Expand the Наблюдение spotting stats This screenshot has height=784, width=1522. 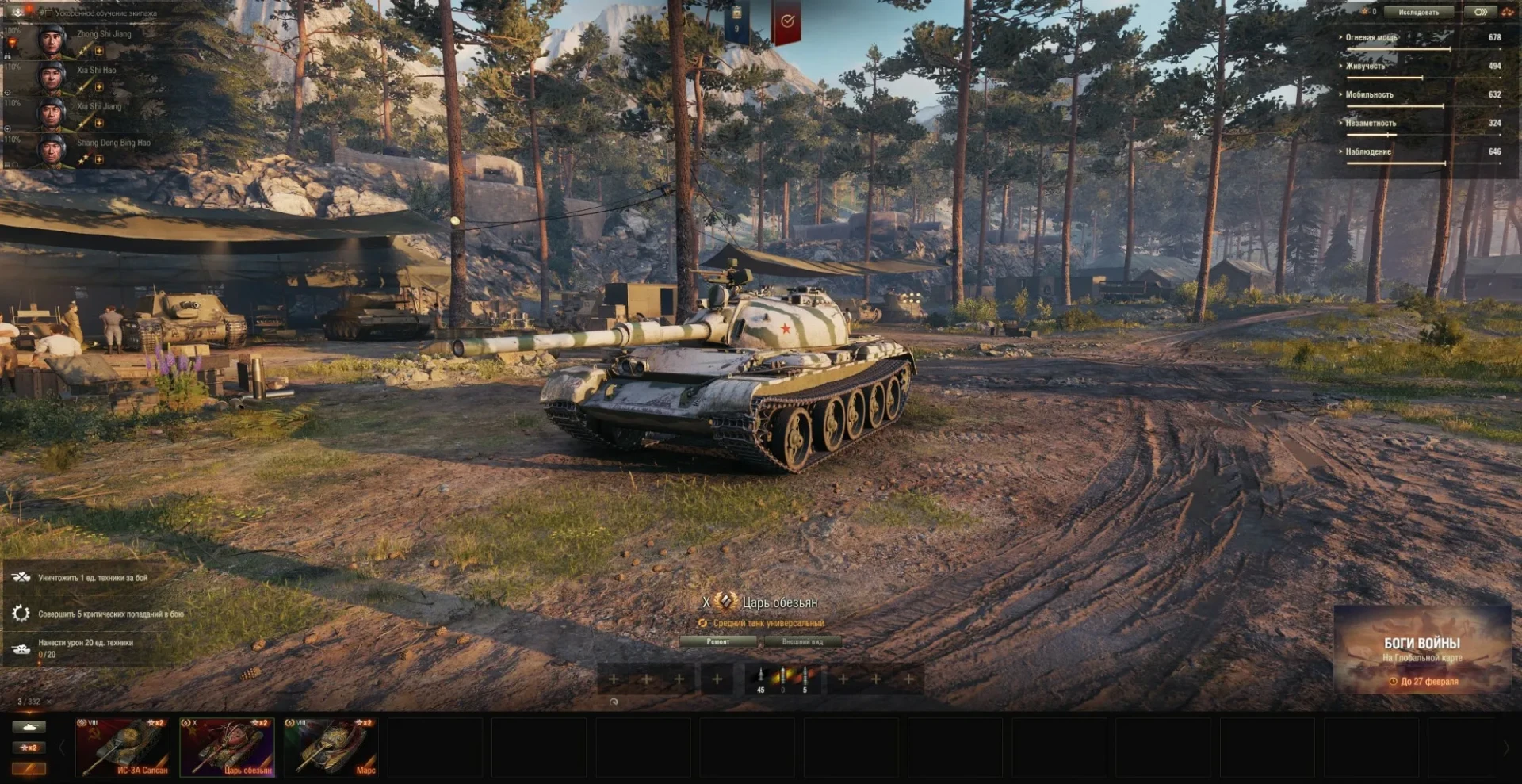[x=1368, y=151]
